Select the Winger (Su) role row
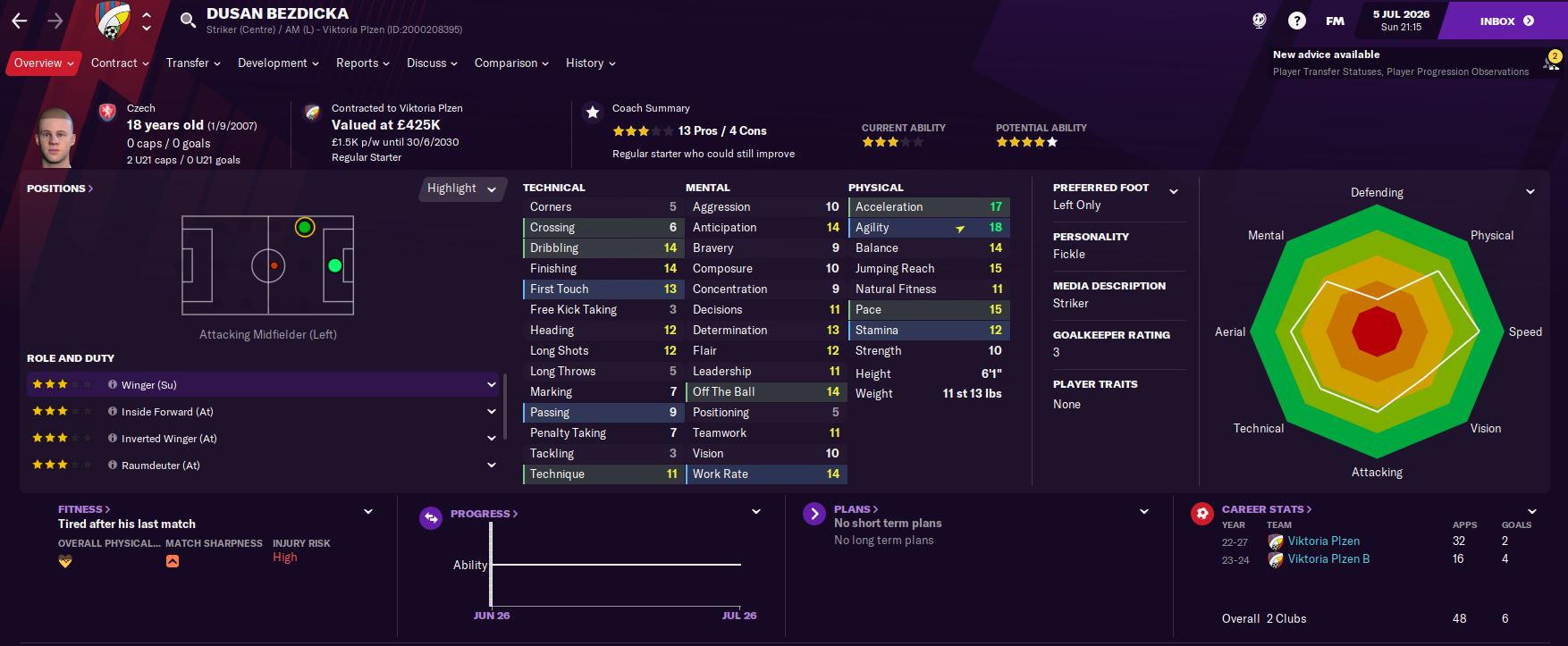 click(x=259, y=385)
